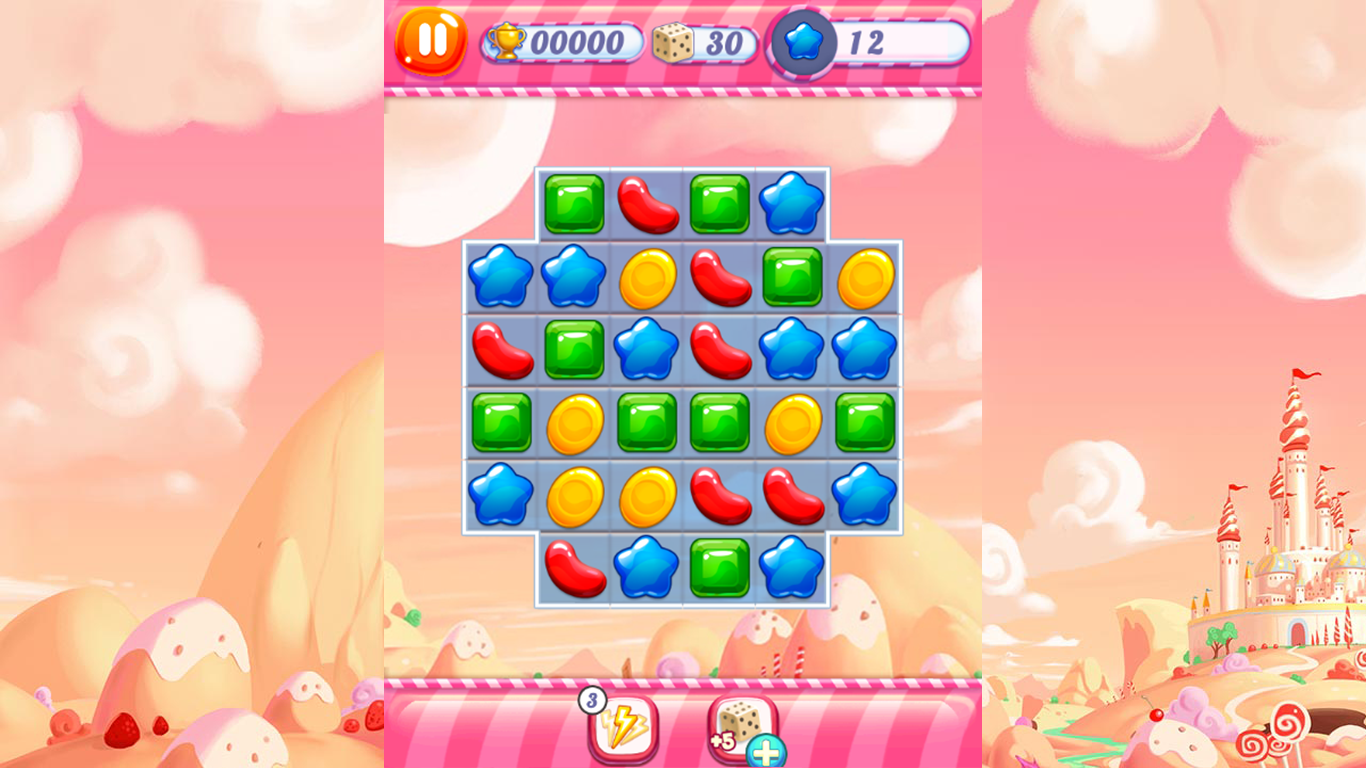Click the trophy icon beside the score
The image size is (1366, 768).
(509, 41)
